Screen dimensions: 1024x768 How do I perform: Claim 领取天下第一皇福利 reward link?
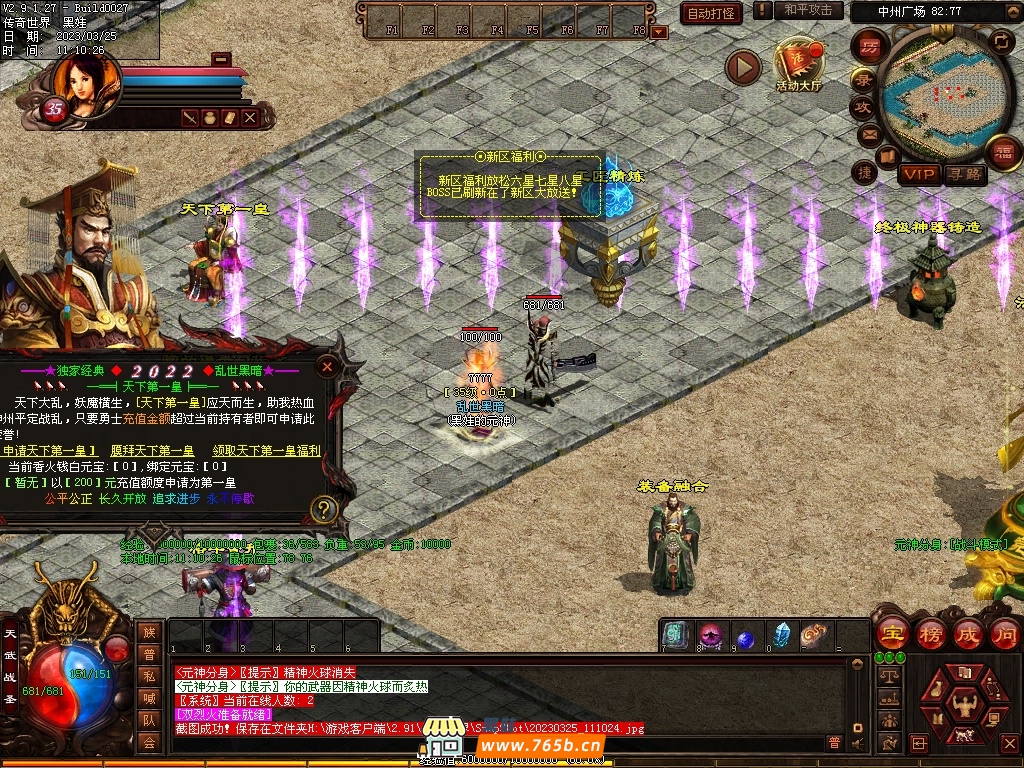(x=266, y=451)
